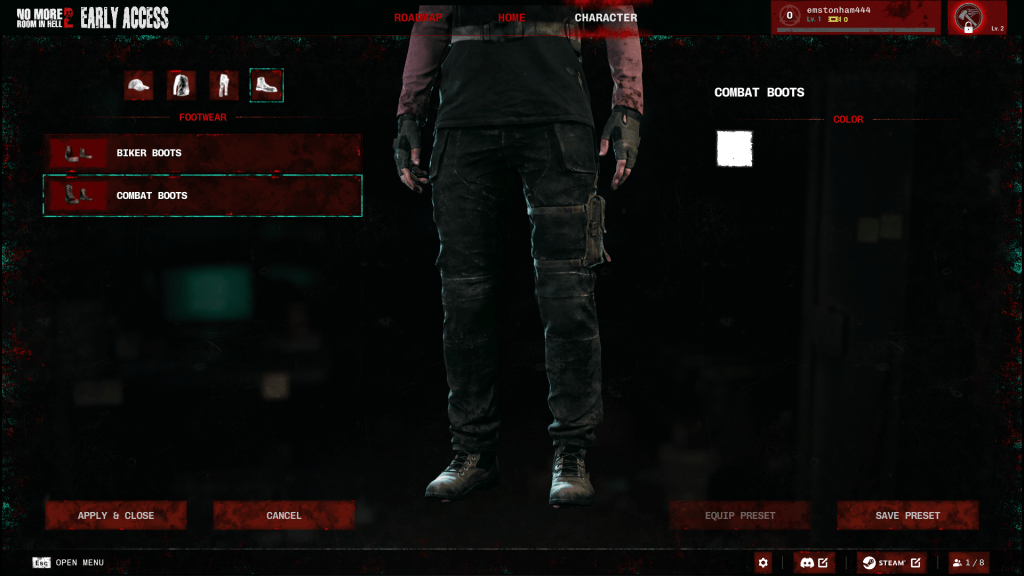Select the footwear boot category
Screen dimensions: 1024x576
[266, 86]
